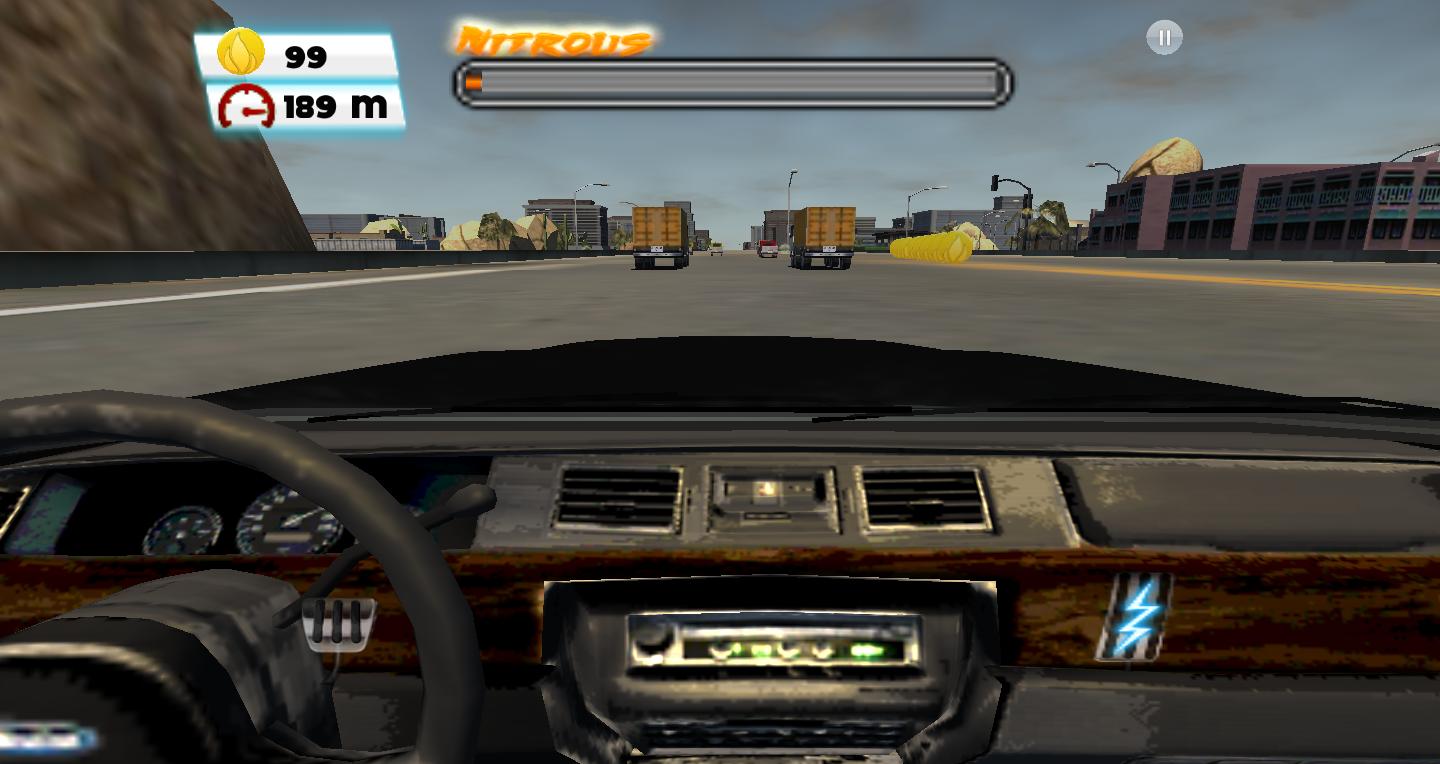Click the HUD stats panel top left
The width and height of the screenshot is (1440, 764).
pyautogui.click(x=300, y=80)
